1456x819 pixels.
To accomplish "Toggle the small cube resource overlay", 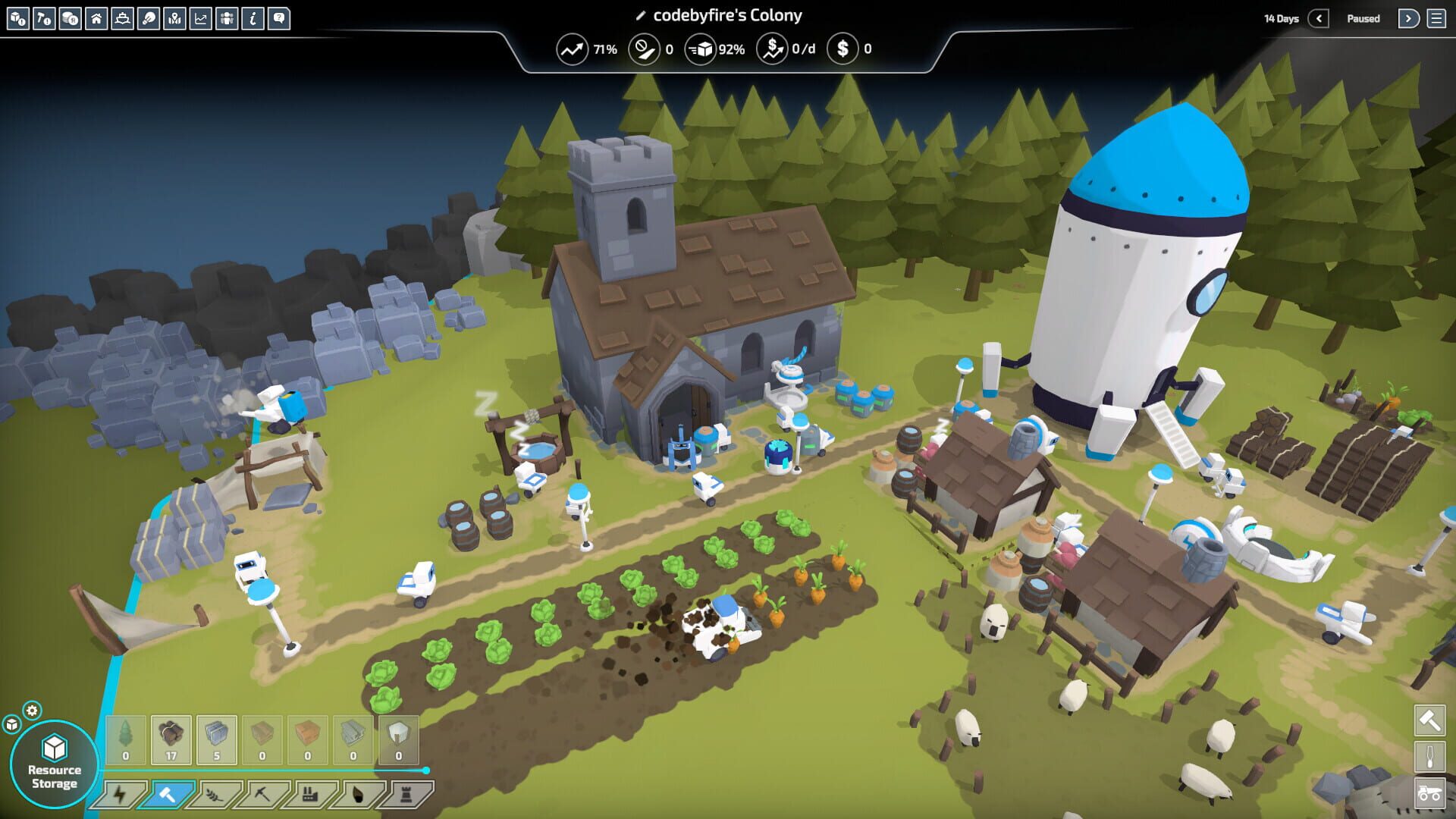I will pos(12,725).
